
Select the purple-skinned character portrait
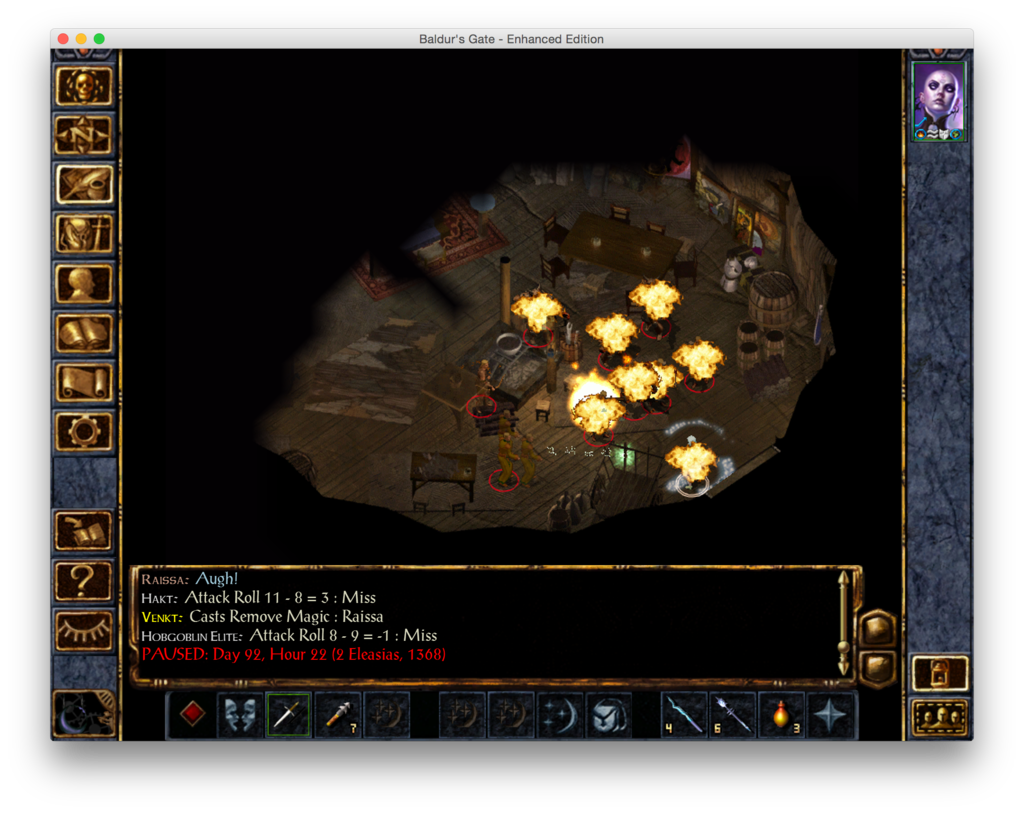click(939, 101)
